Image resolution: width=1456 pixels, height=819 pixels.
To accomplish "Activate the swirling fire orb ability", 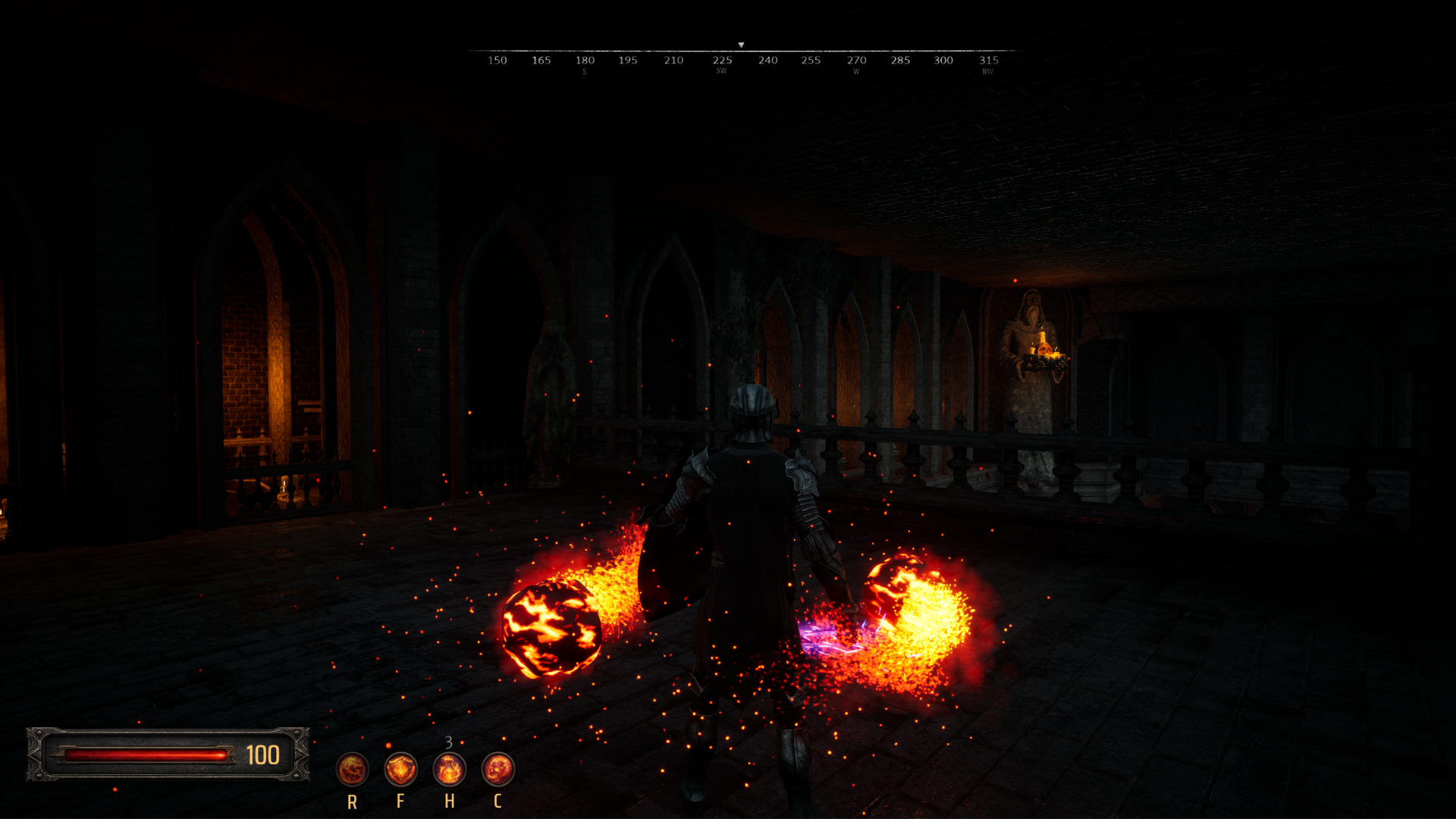I will point(352,770).
